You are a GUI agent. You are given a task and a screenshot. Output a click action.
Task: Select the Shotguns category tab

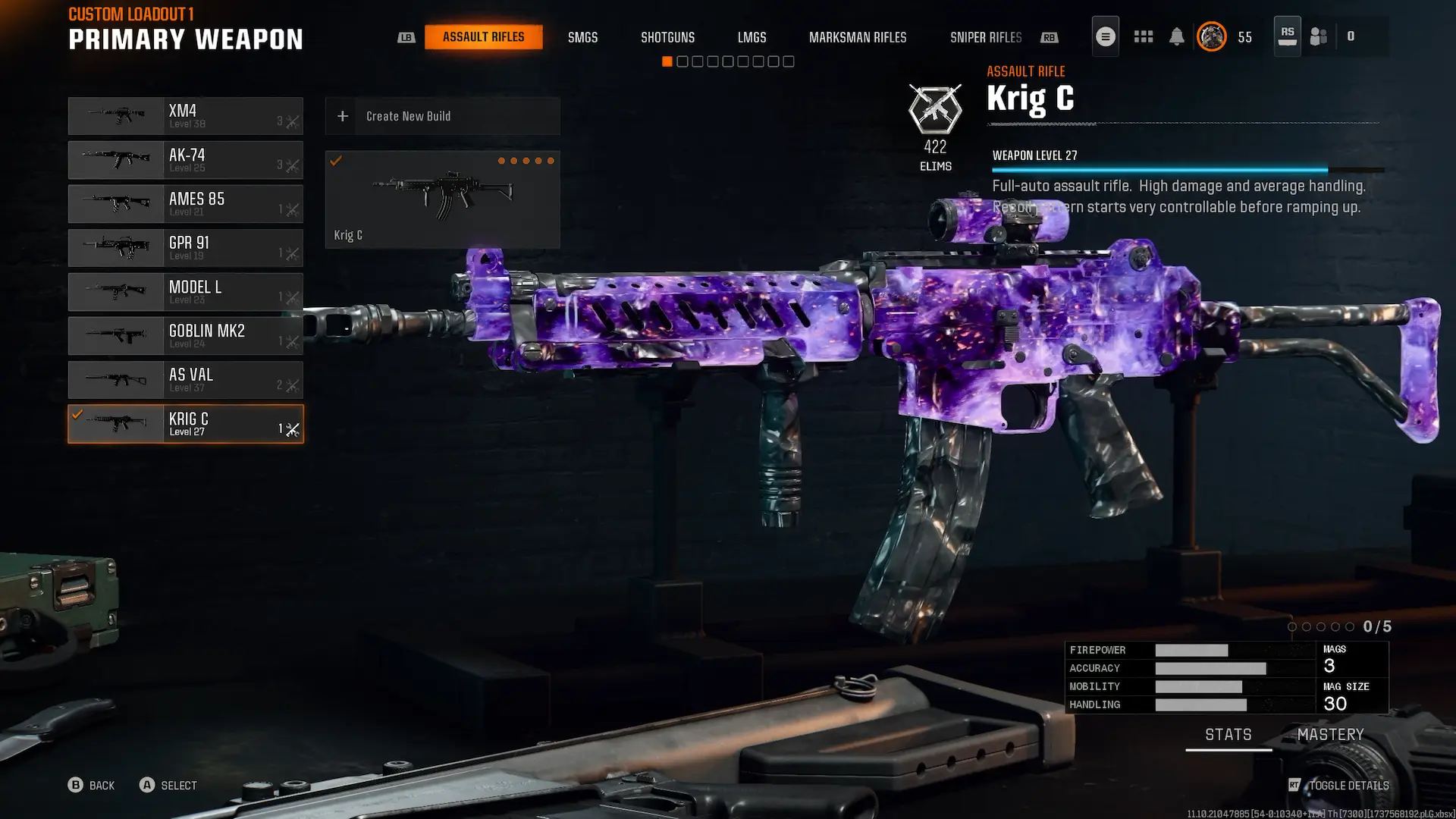pos(667,37)
